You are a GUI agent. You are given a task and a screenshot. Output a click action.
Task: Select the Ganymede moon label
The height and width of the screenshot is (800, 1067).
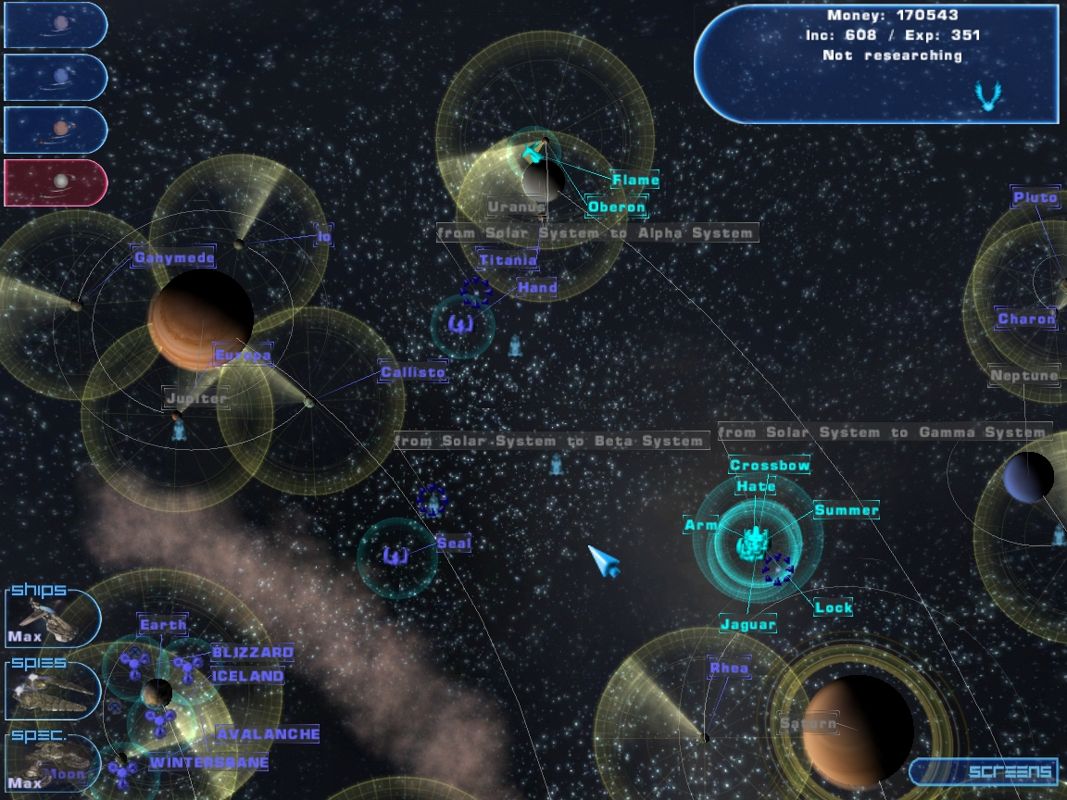tap(174, 258)
